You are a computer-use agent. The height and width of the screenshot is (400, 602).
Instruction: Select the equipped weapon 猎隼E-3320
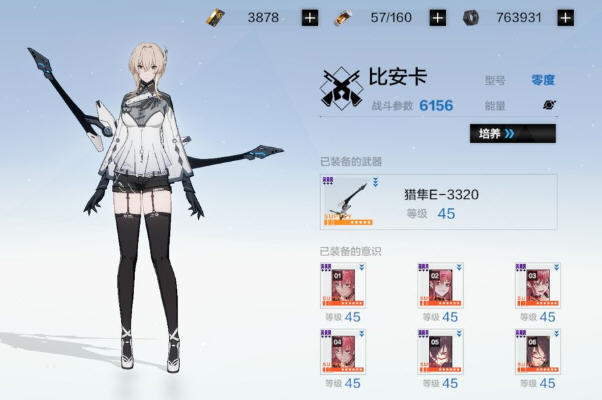(438, 202)
